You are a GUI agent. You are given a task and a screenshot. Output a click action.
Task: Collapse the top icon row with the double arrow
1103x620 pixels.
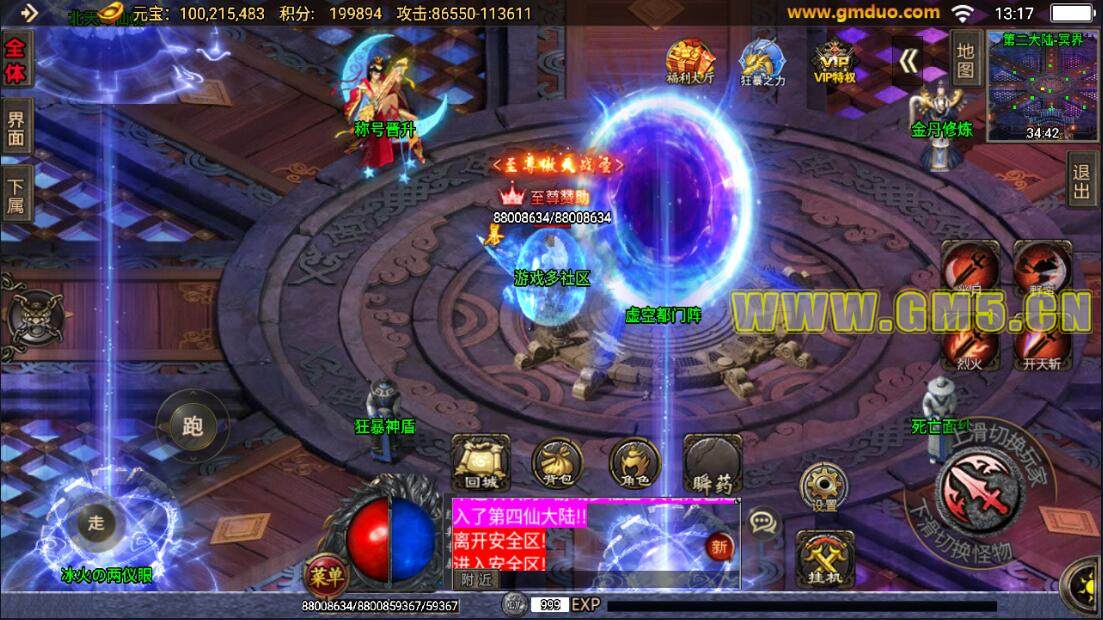point(908,62)
